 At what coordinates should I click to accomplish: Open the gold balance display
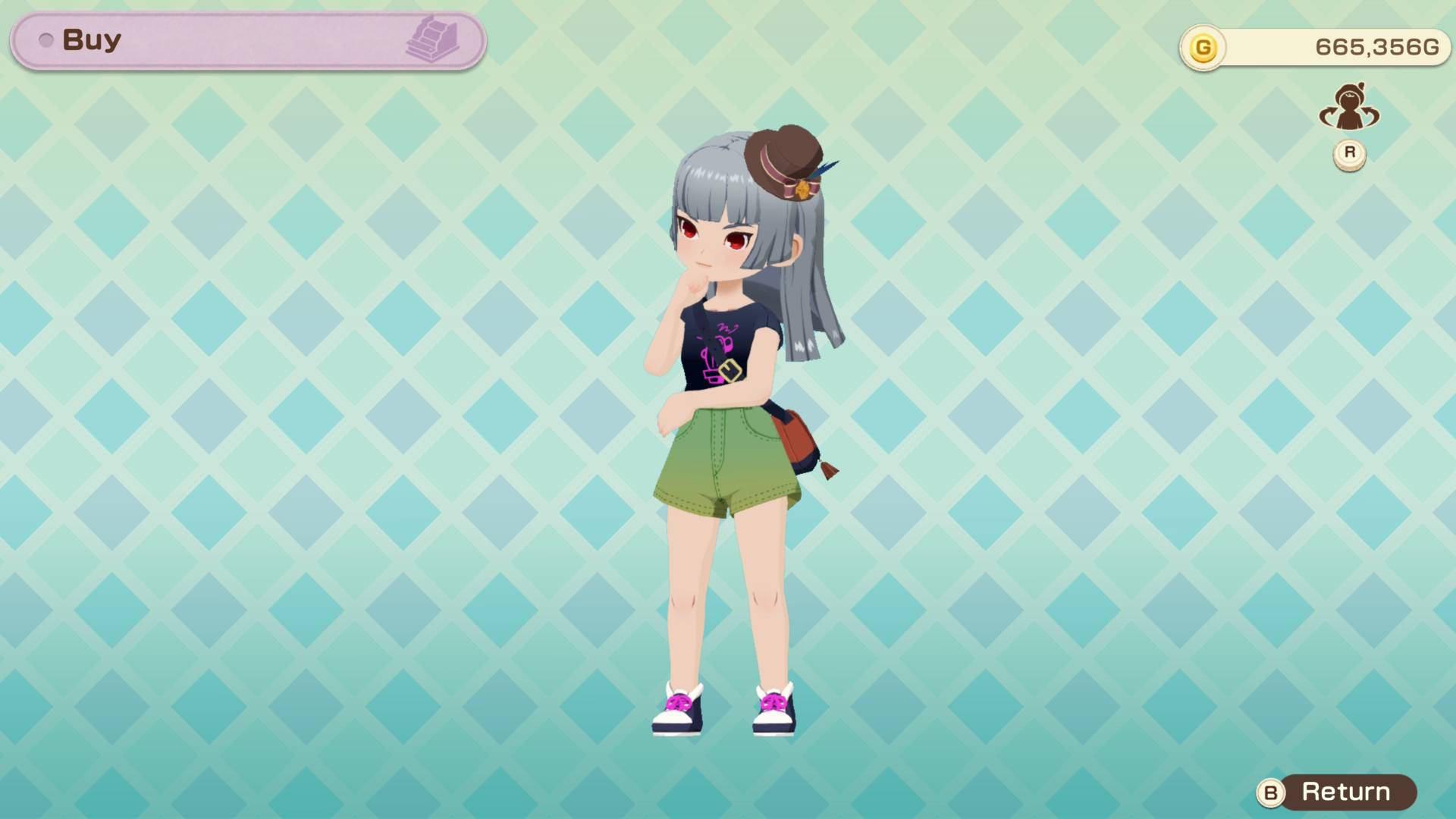click(1312, 47)
